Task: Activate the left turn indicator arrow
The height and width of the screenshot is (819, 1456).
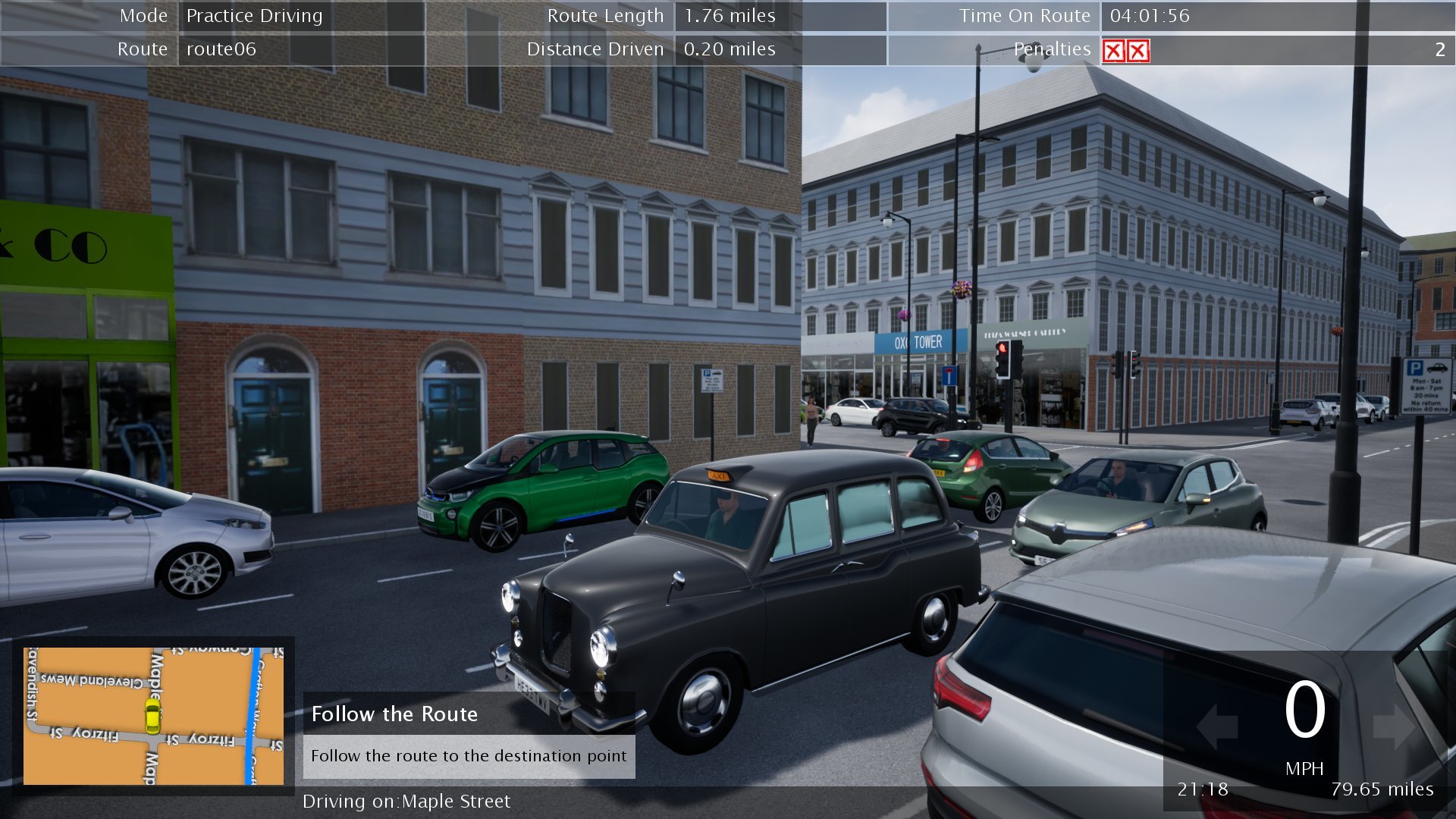Action: [1216, 726]
